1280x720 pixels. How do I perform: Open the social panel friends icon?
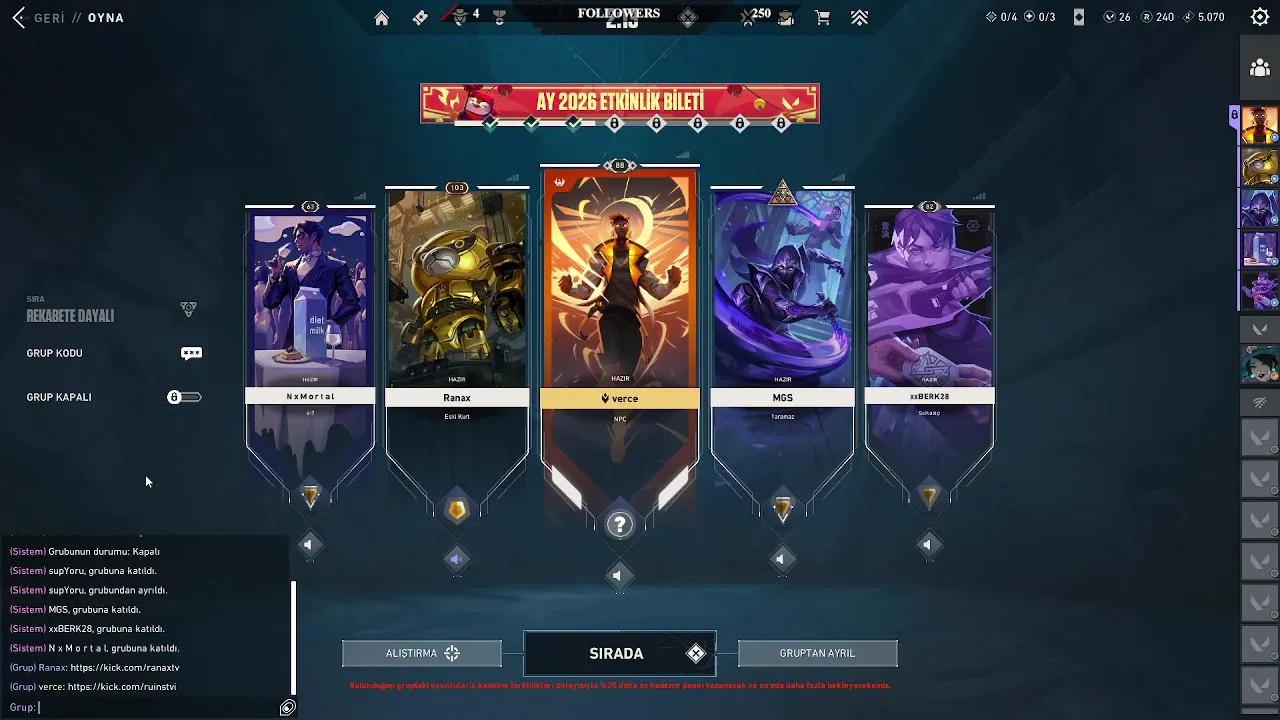pyautogui.click(x=1260, y=68)
